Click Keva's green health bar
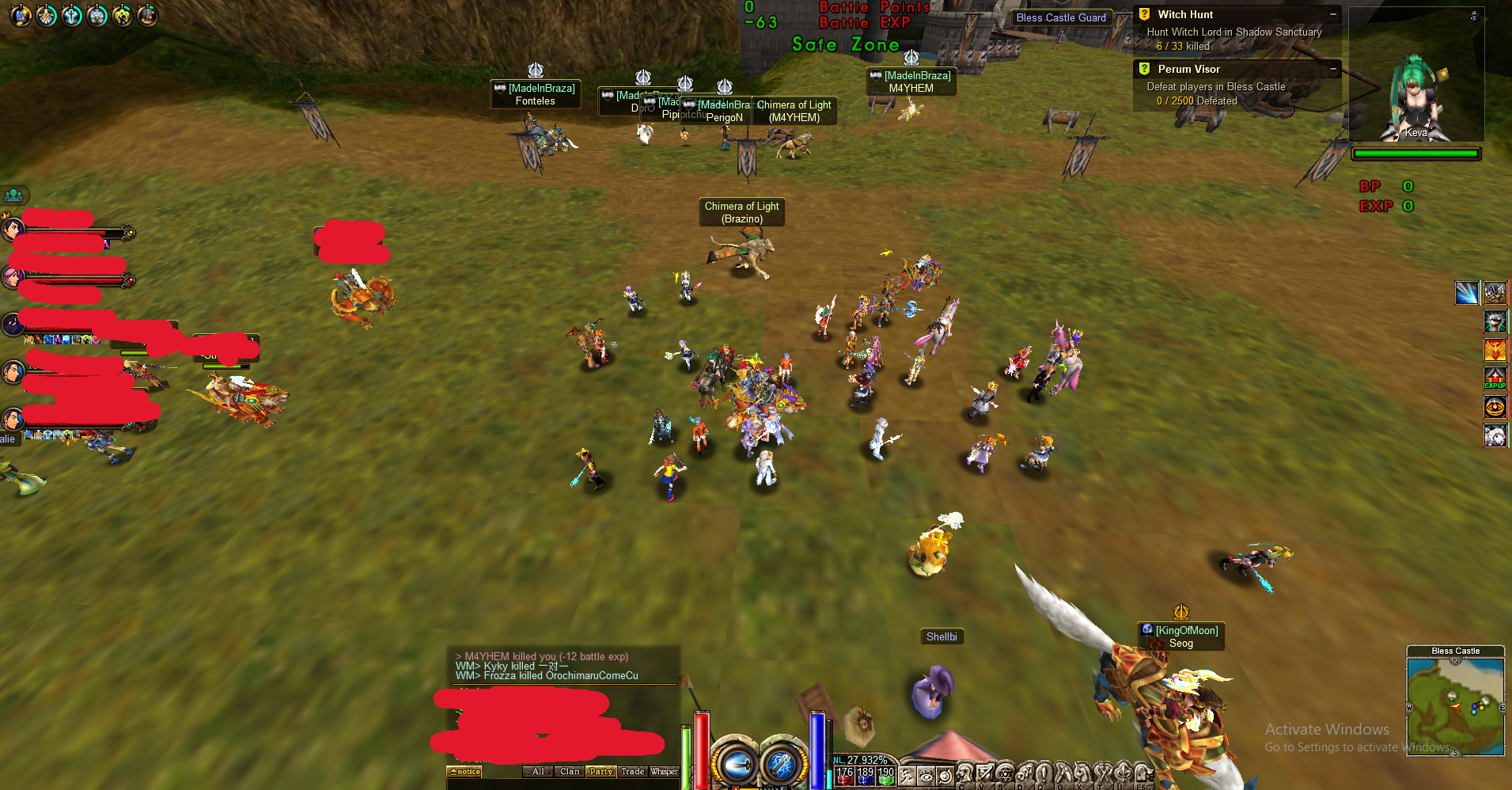The width and height of the screenshot is (1512, 790). tap(1416, 154)
